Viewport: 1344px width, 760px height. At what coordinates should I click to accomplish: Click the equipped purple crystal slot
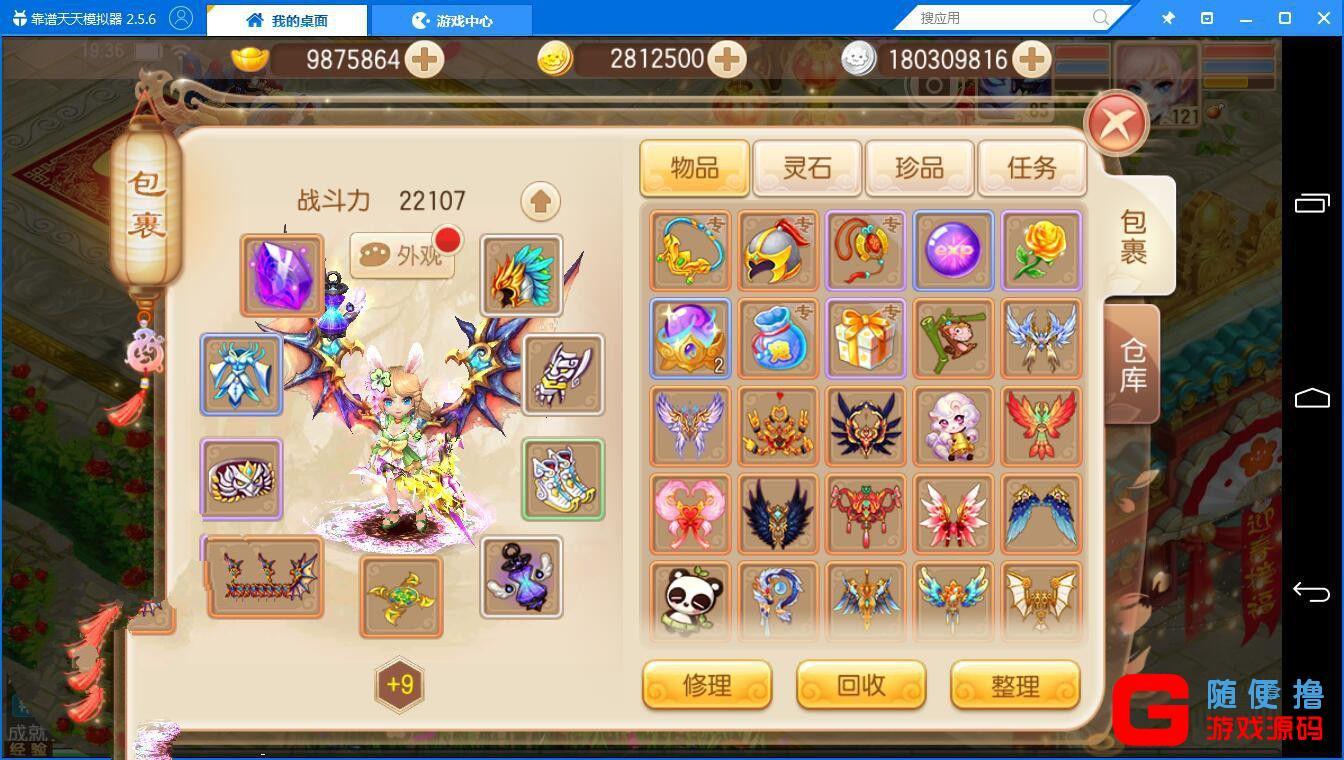point(282,276)
